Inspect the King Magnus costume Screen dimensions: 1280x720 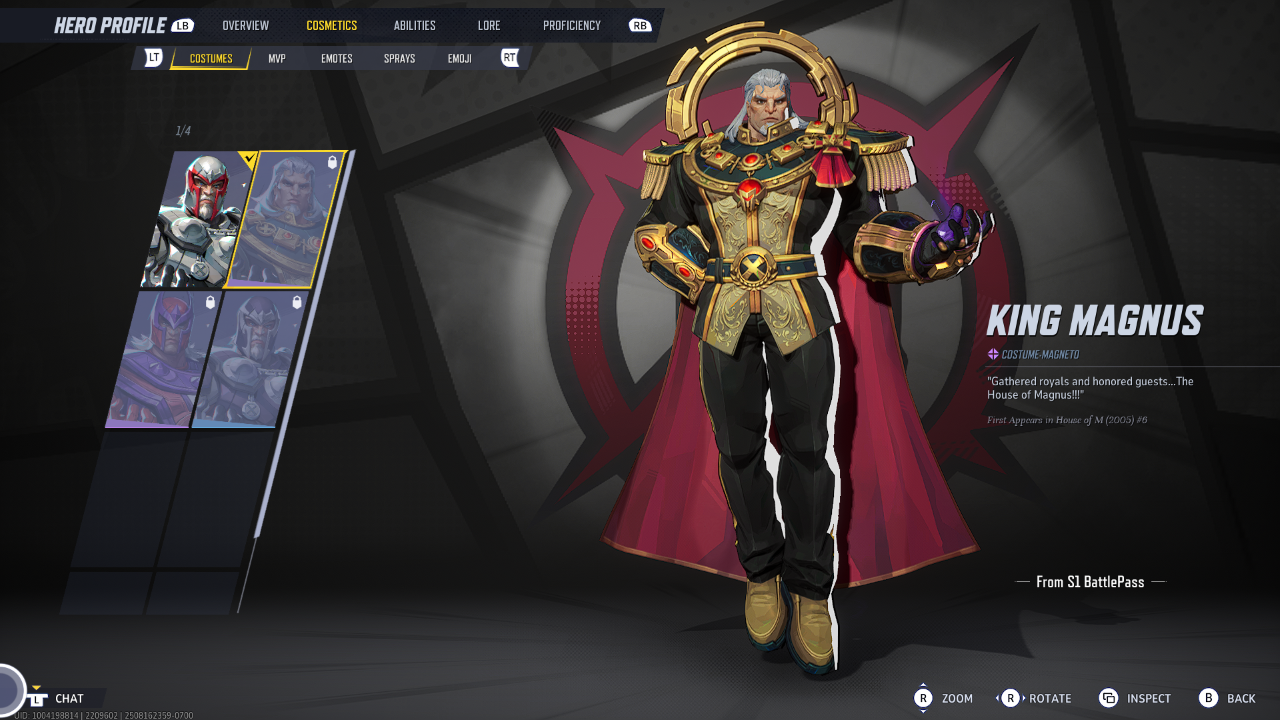pos(1135,698)
